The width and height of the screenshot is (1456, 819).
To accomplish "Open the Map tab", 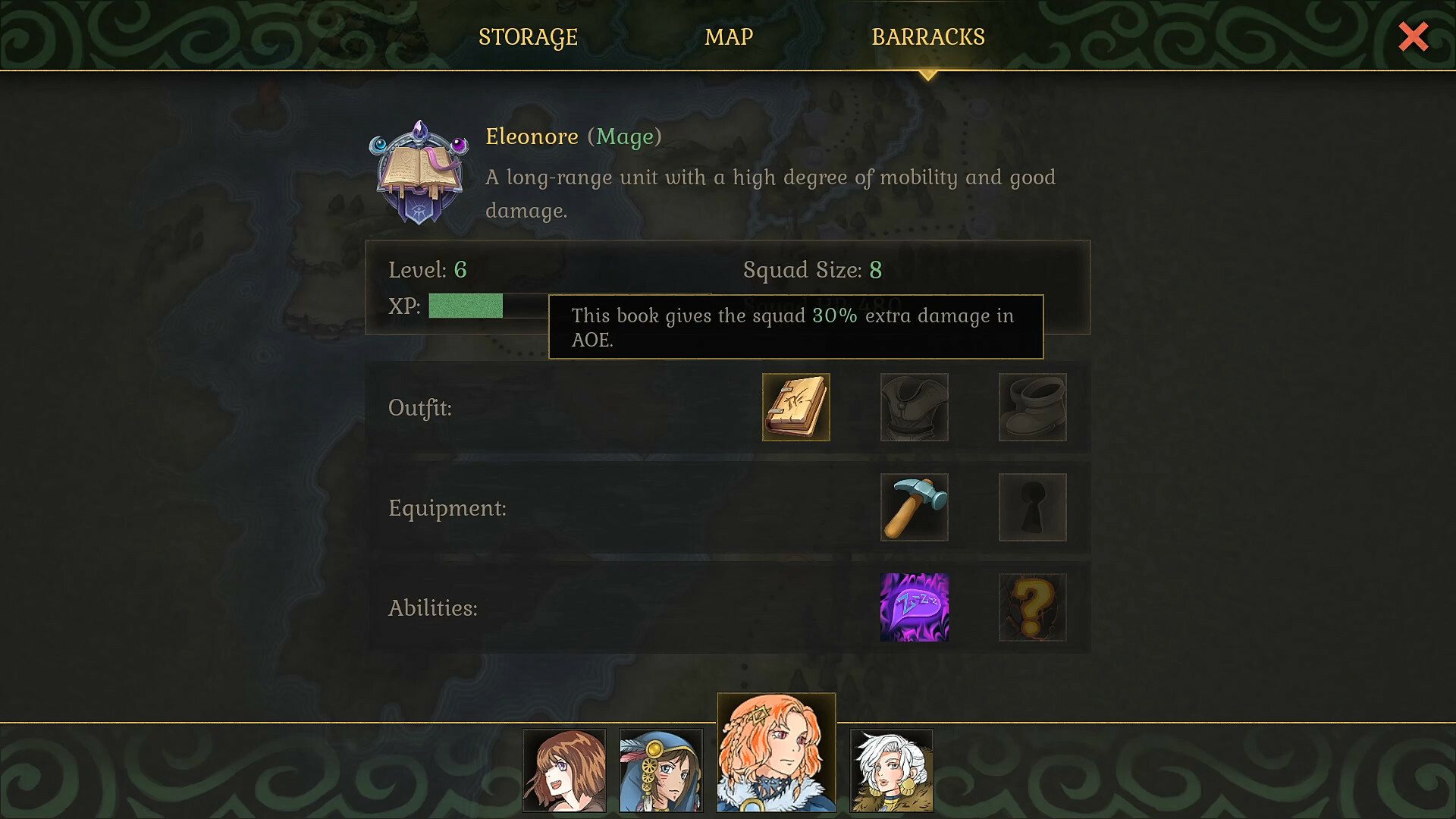I will (728, 36).
